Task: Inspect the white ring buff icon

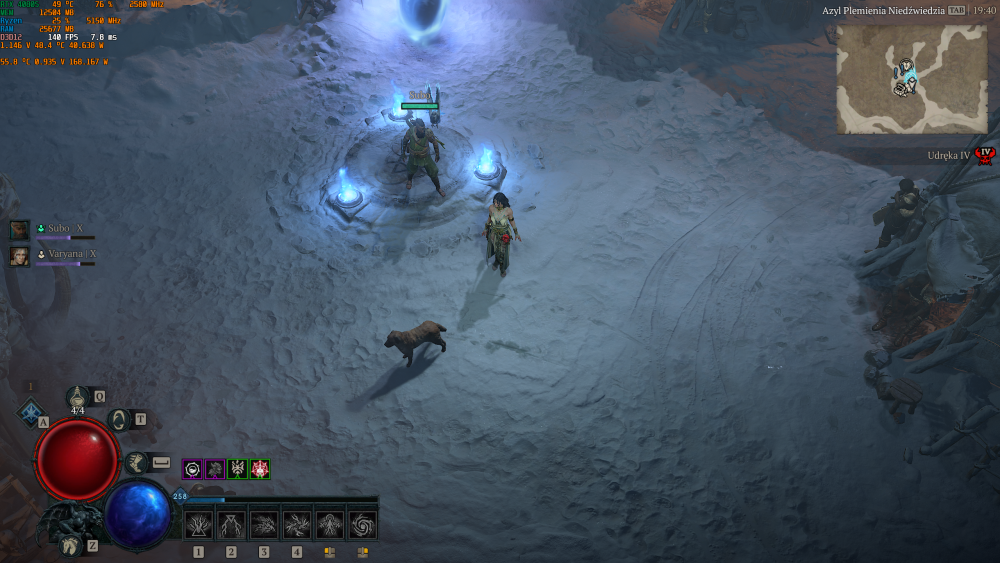Action: click(192, 469)
